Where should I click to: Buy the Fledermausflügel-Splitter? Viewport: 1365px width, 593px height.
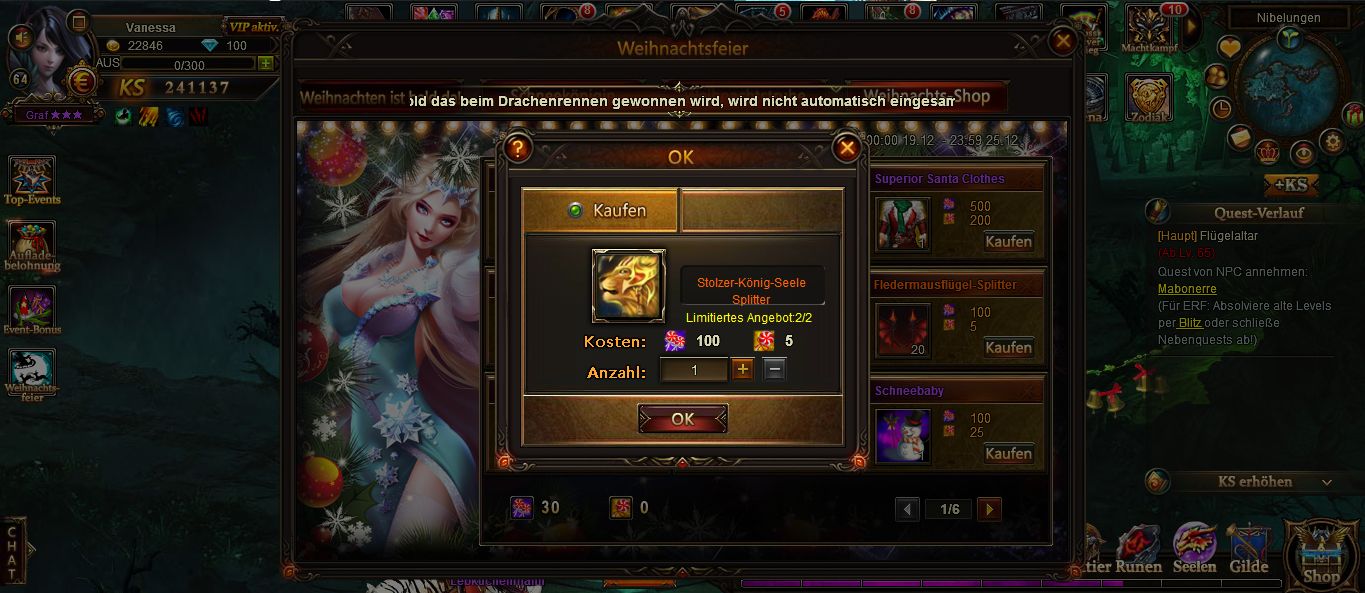pyautogui.click(x=1008, y=348)
